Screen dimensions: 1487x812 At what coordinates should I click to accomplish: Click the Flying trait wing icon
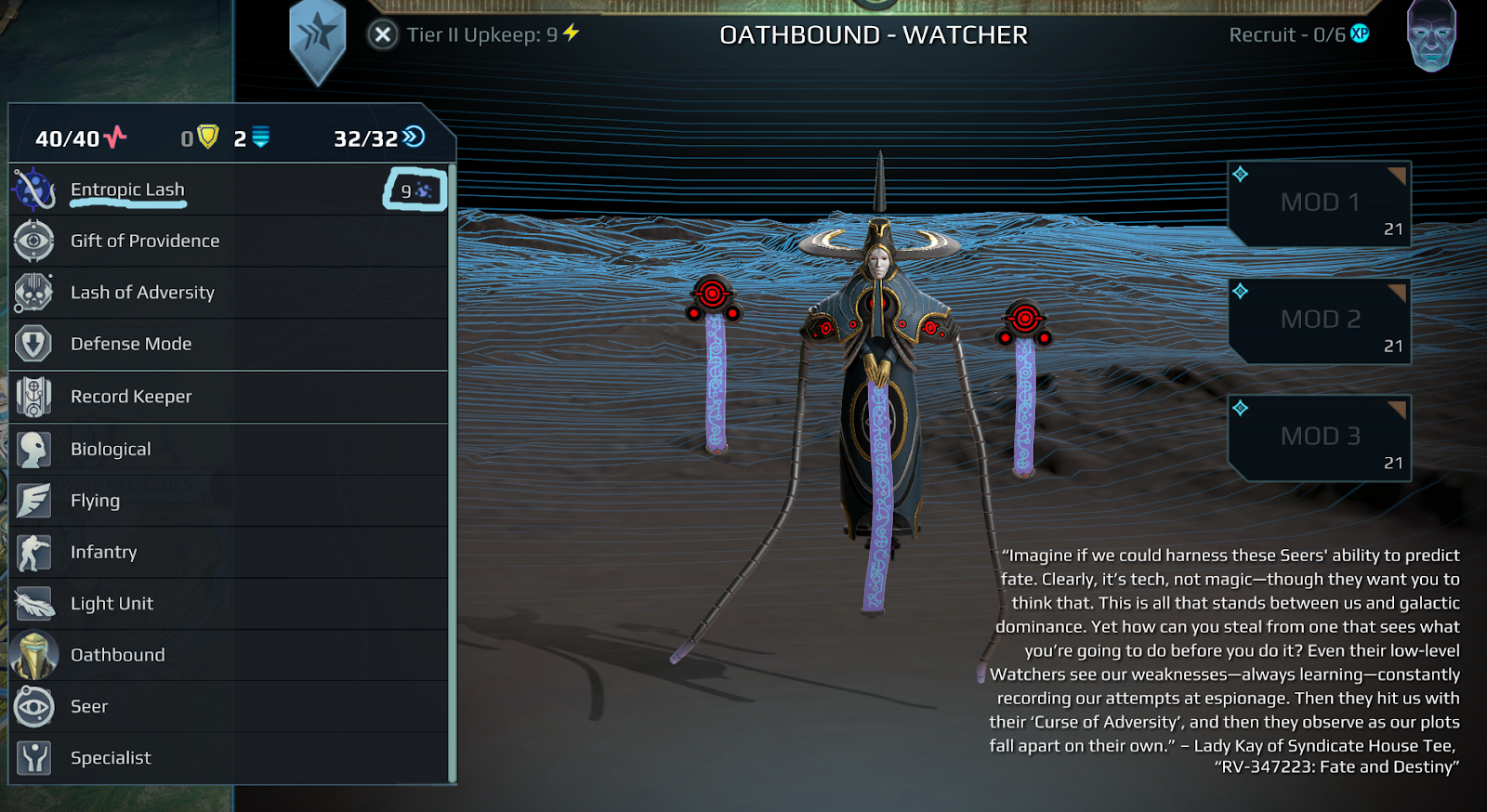[x=34, y=500]
